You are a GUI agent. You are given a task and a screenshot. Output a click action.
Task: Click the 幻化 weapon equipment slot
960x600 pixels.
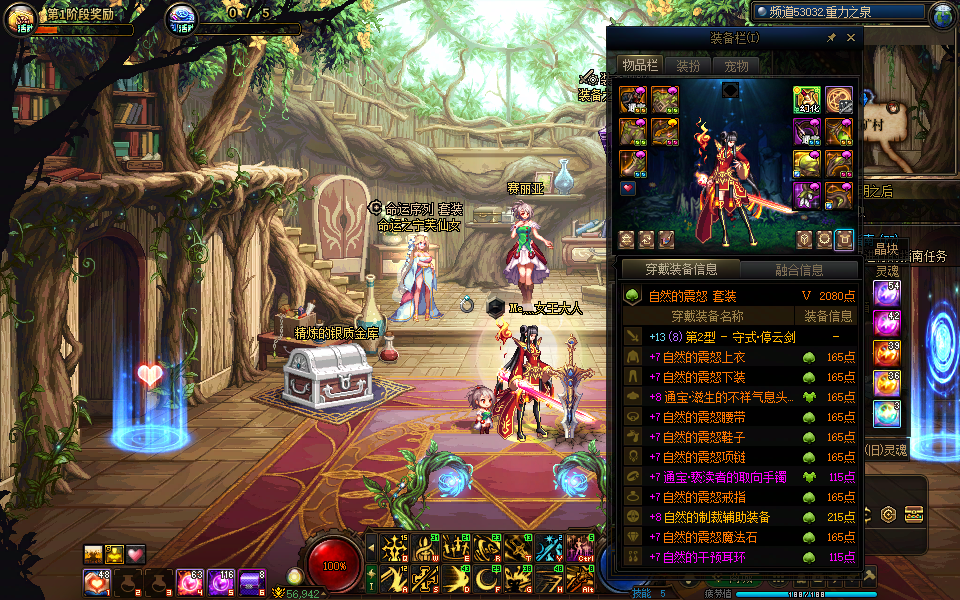pos(807,100)
